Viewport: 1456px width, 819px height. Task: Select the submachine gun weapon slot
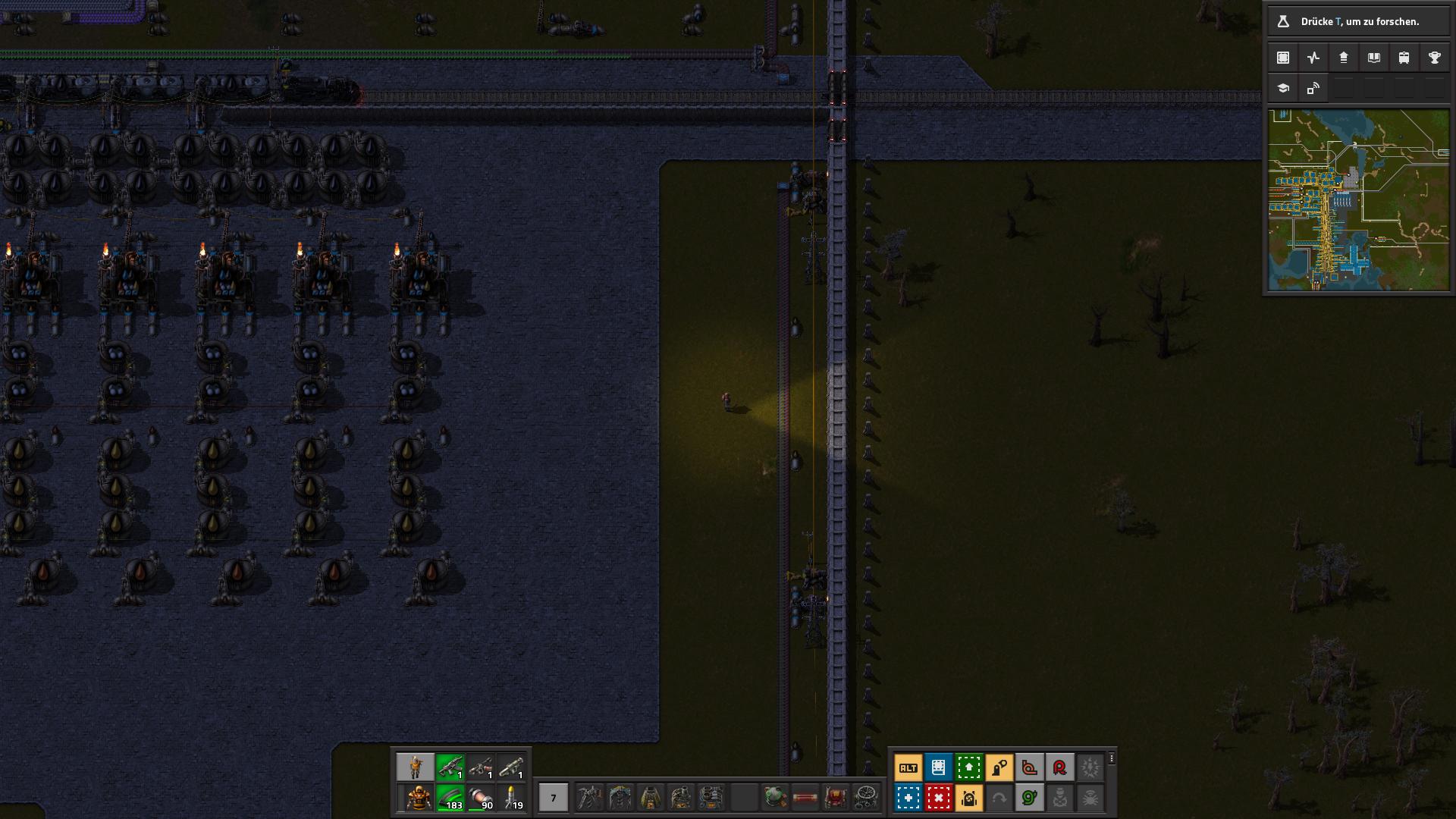click(450, 767)
